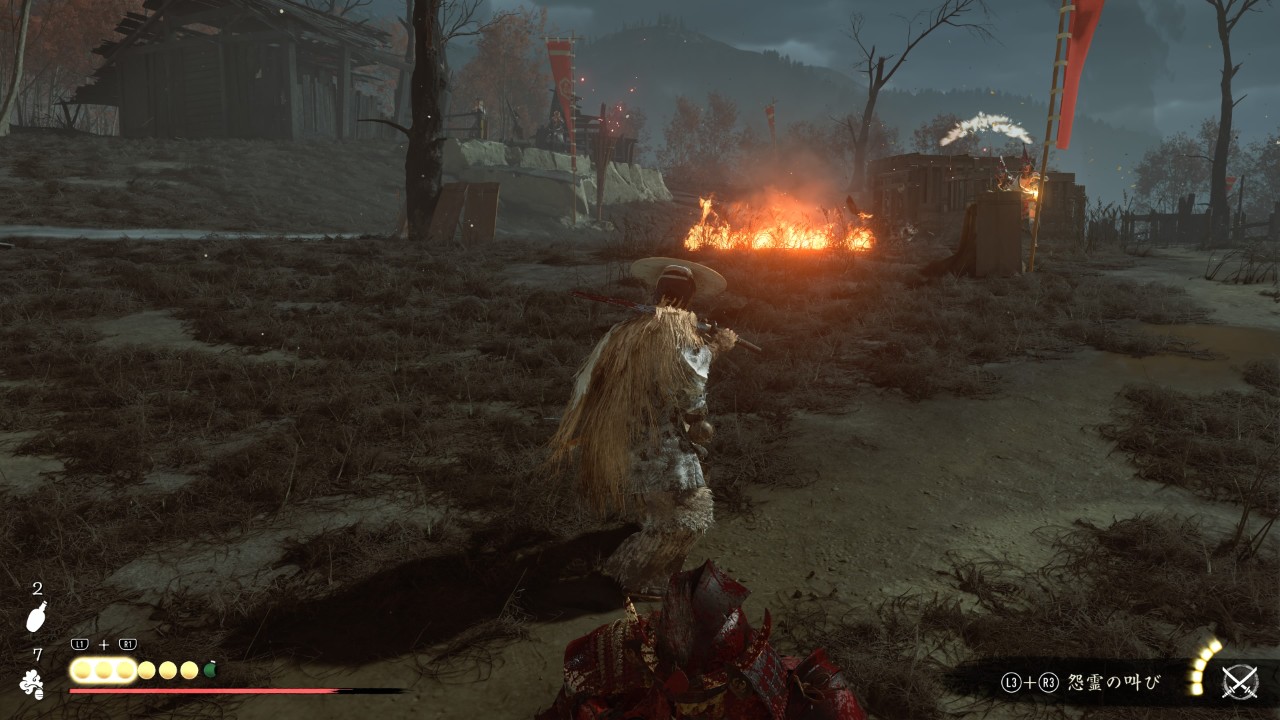Activate the crossed swords ultimate ability icon

pyautogui.click(x=1240, y=682)
